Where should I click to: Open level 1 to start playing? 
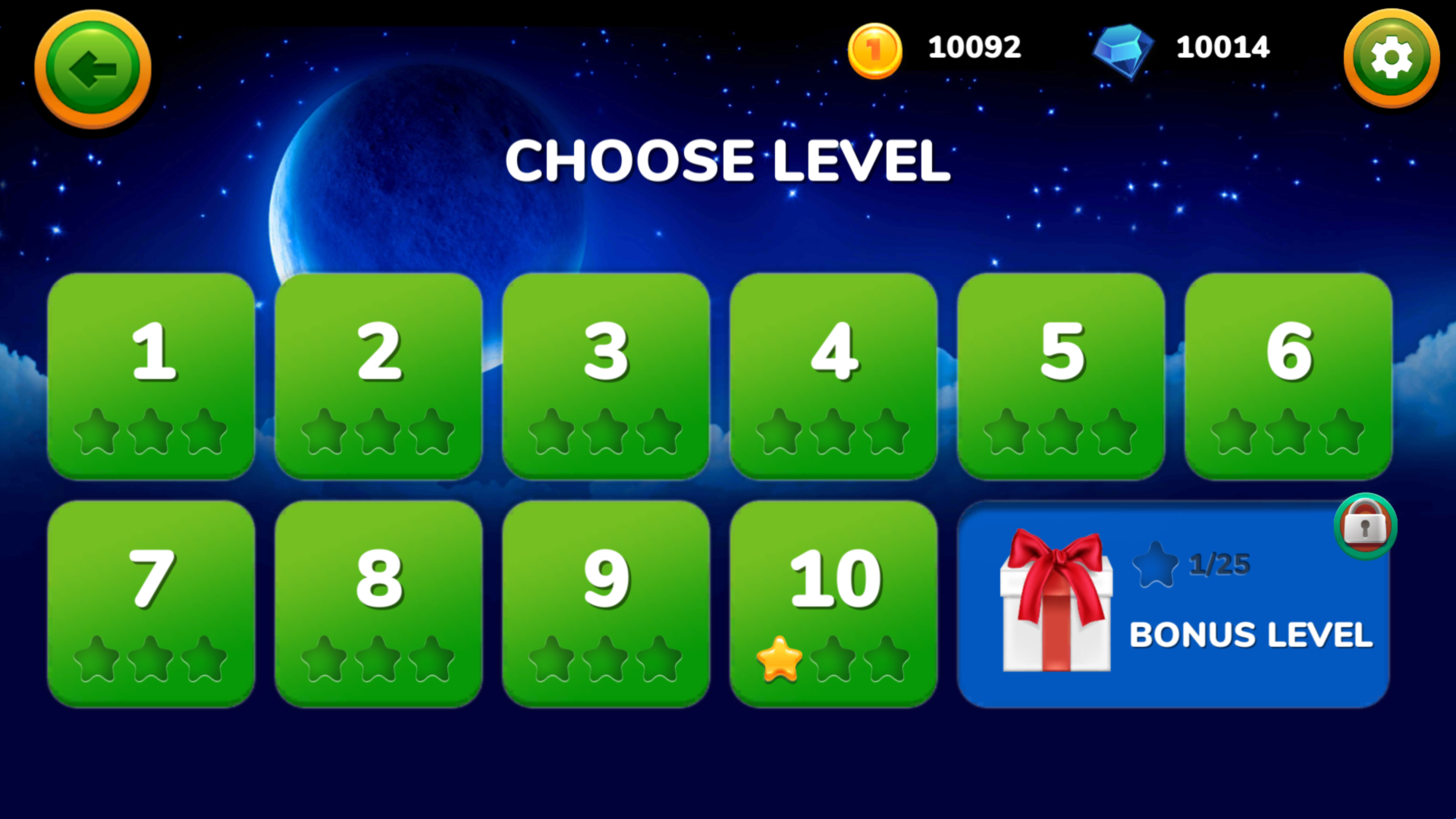pyautogui.click(x=151, y=375)
